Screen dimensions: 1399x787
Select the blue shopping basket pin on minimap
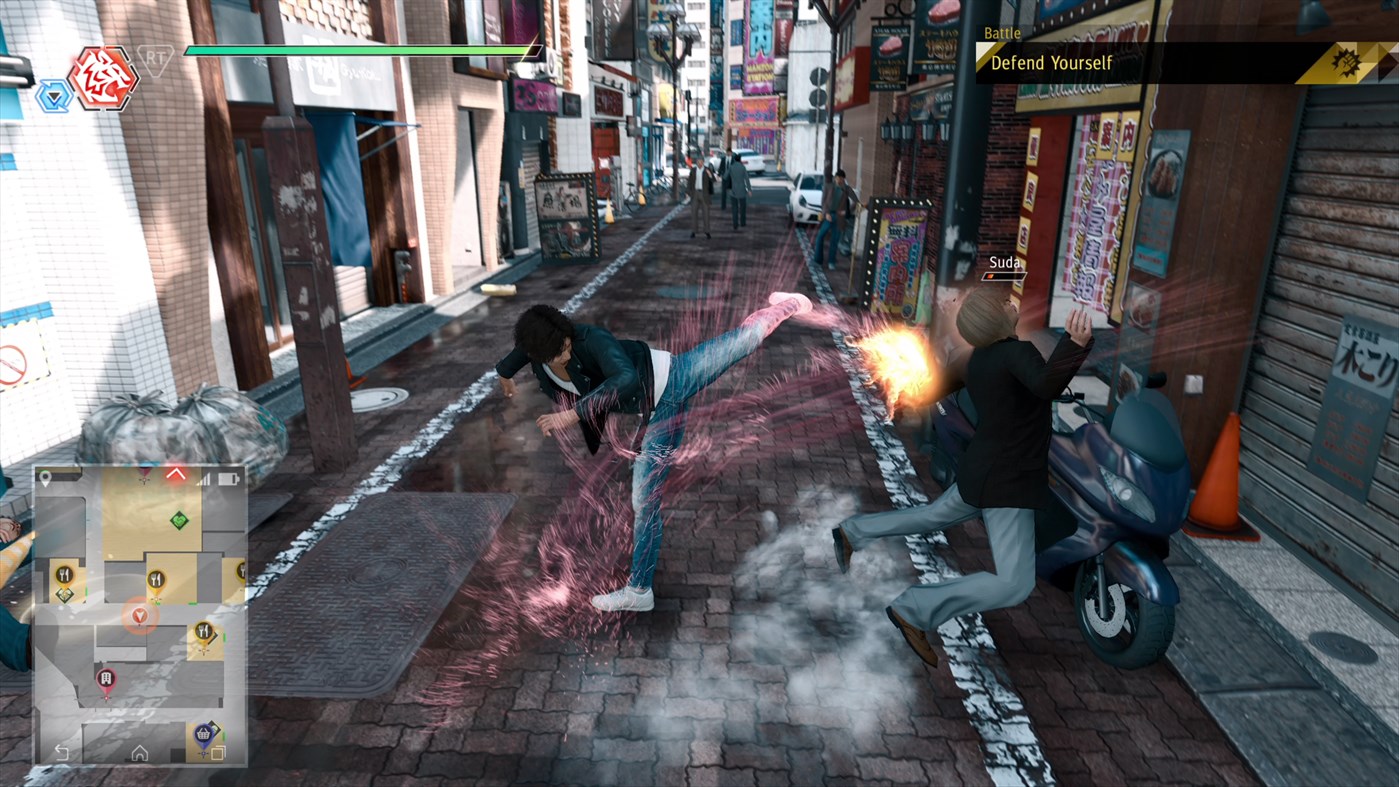pos(203,732)
